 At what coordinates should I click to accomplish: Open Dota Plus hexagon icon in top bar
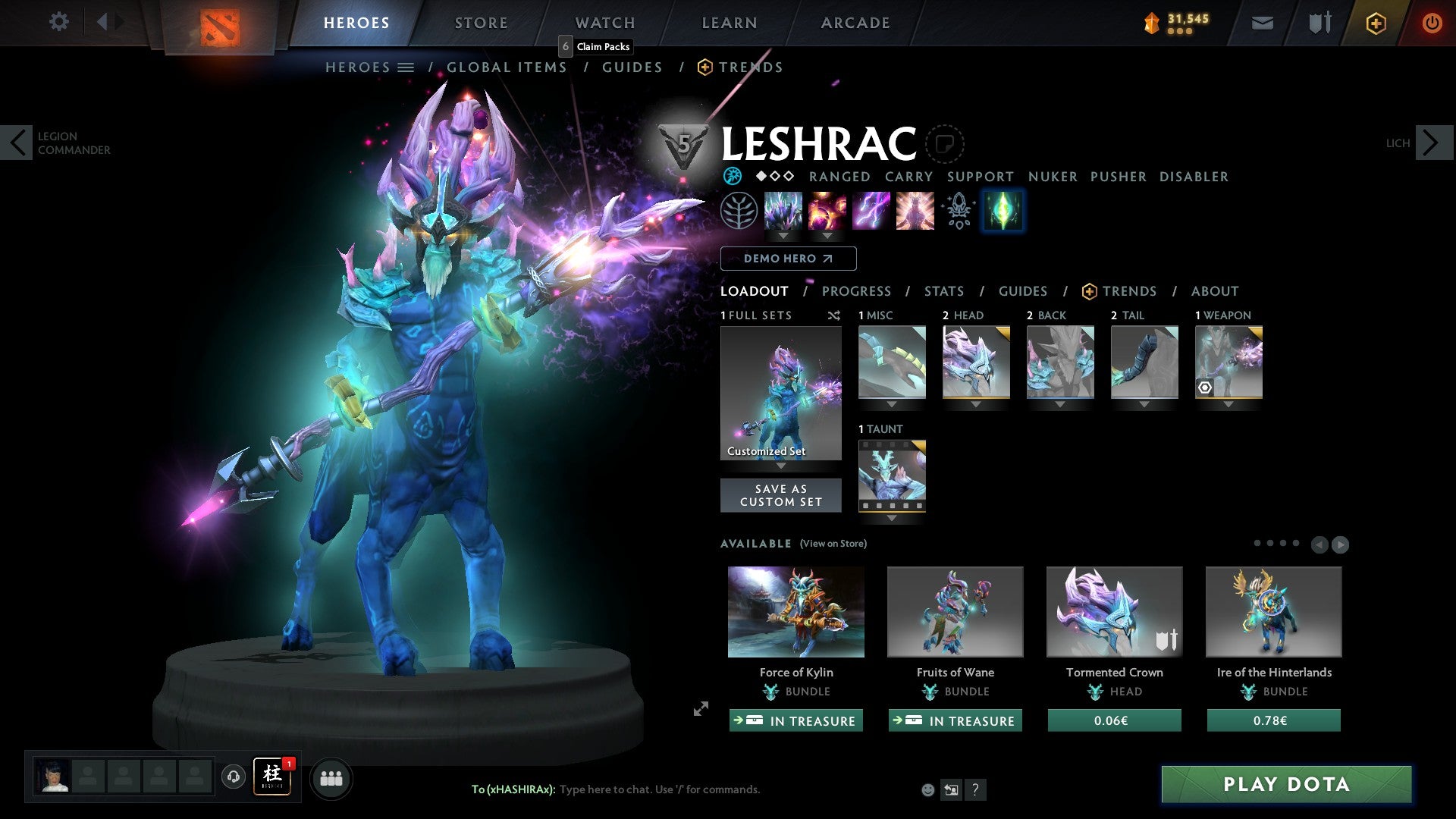click(x=1375, y=23)
